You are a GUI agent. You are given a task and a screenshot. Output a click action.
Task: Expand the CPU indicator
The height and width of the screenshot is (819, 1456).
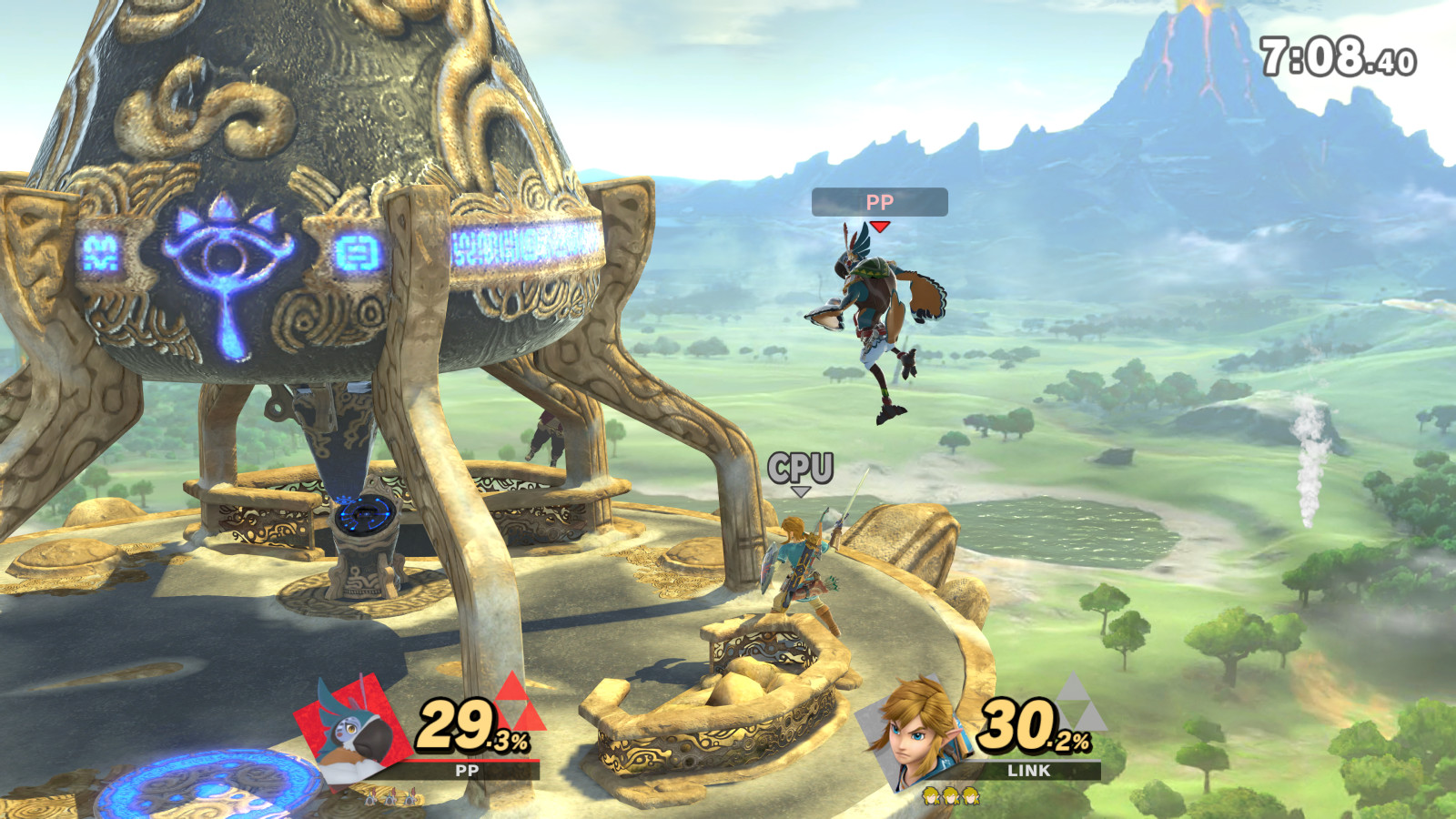tap(801, 466)
